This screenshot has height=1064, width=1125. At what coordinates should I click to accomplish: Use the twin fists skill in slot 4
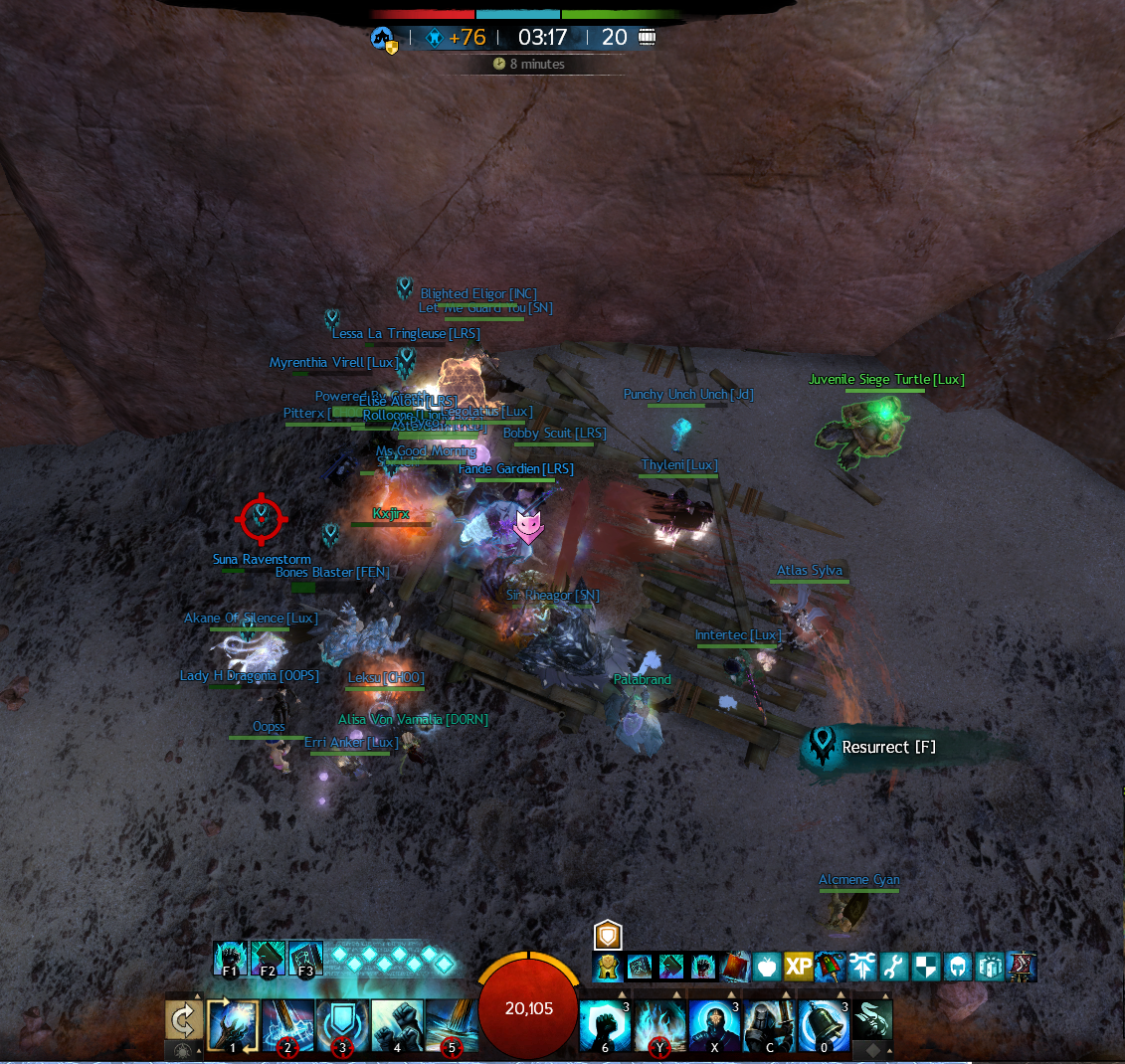click(x=397, y=1025)
